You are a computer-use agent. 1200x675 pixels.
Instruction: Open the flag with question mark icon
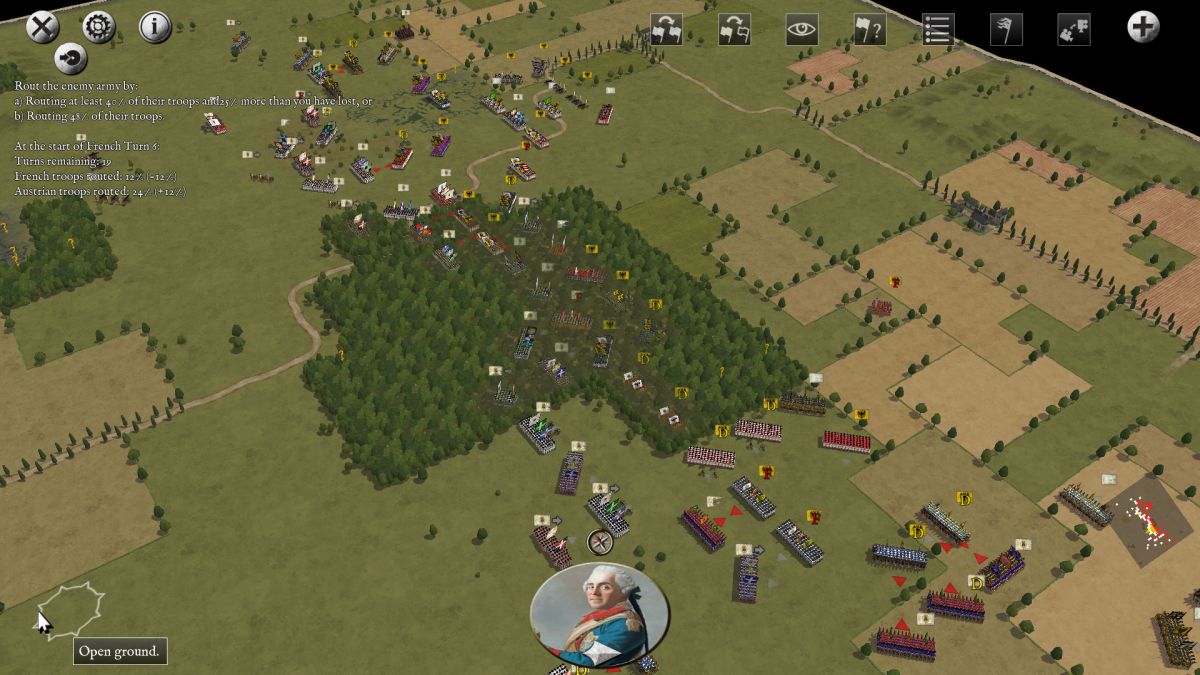click(x=869, y=29)
